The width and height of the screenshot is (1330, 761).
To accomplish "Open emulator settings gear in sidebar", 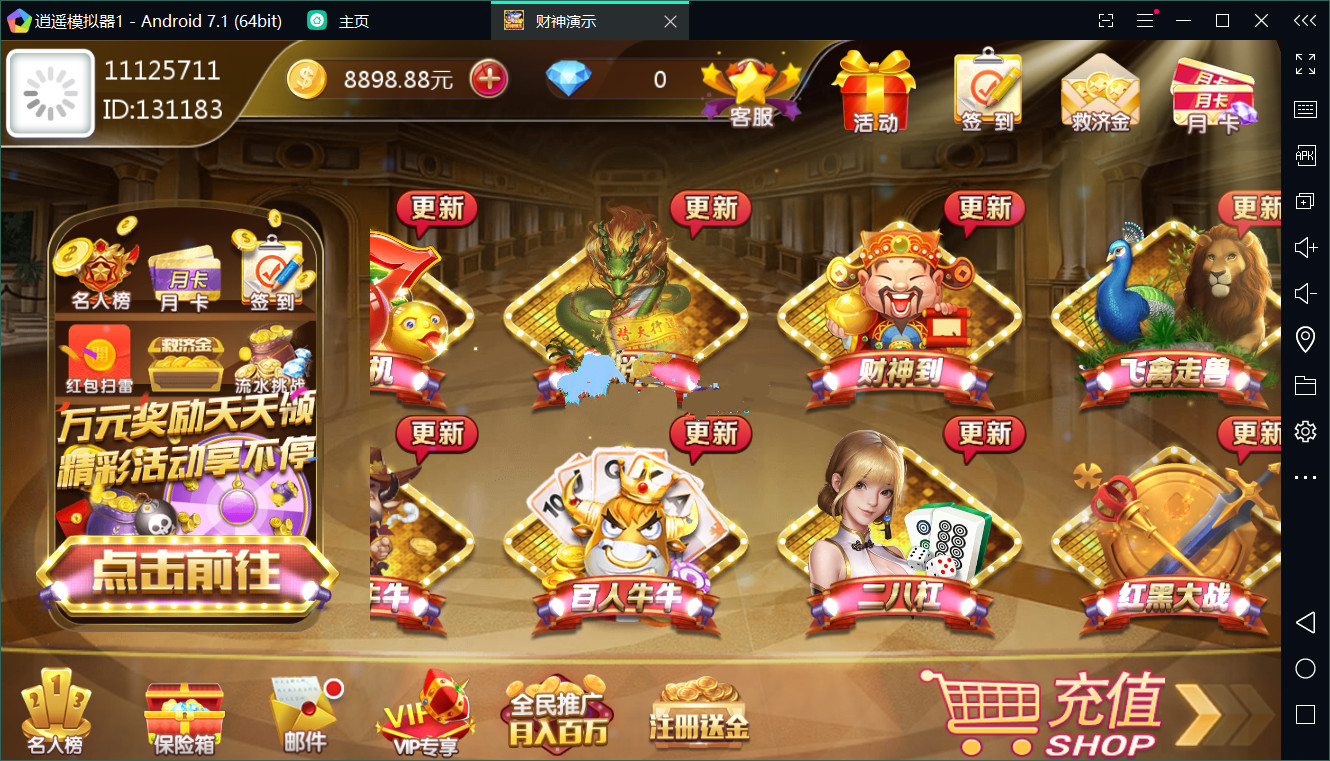I will pyautogui.click(x=1304, y=431).
